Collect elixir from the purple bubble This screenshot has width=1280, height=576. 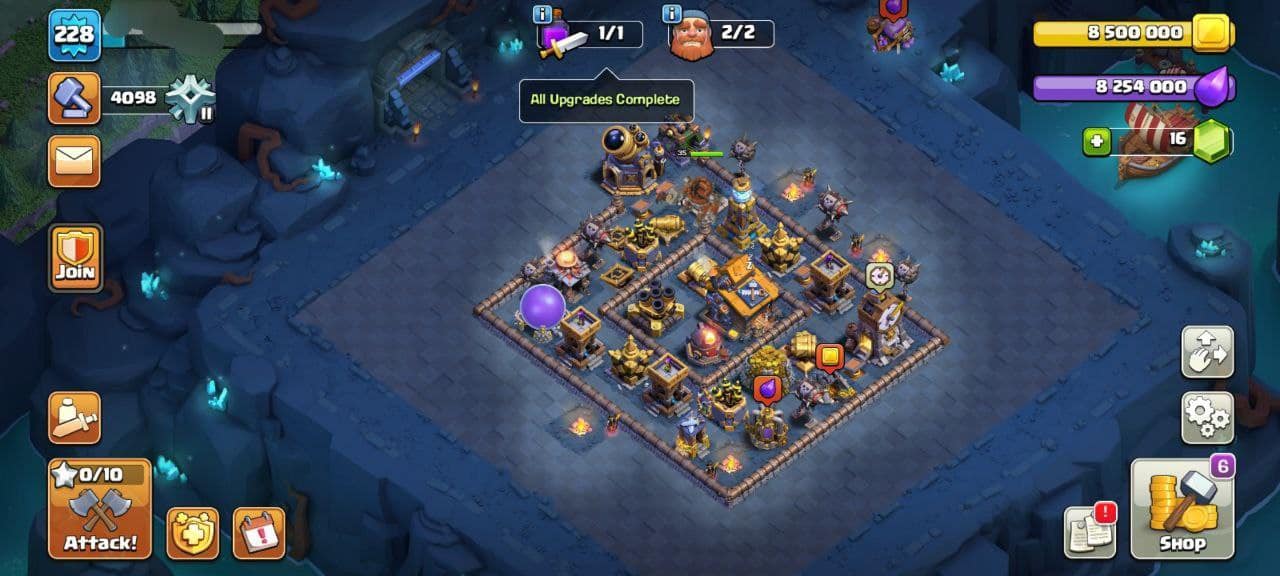[767, 388]
